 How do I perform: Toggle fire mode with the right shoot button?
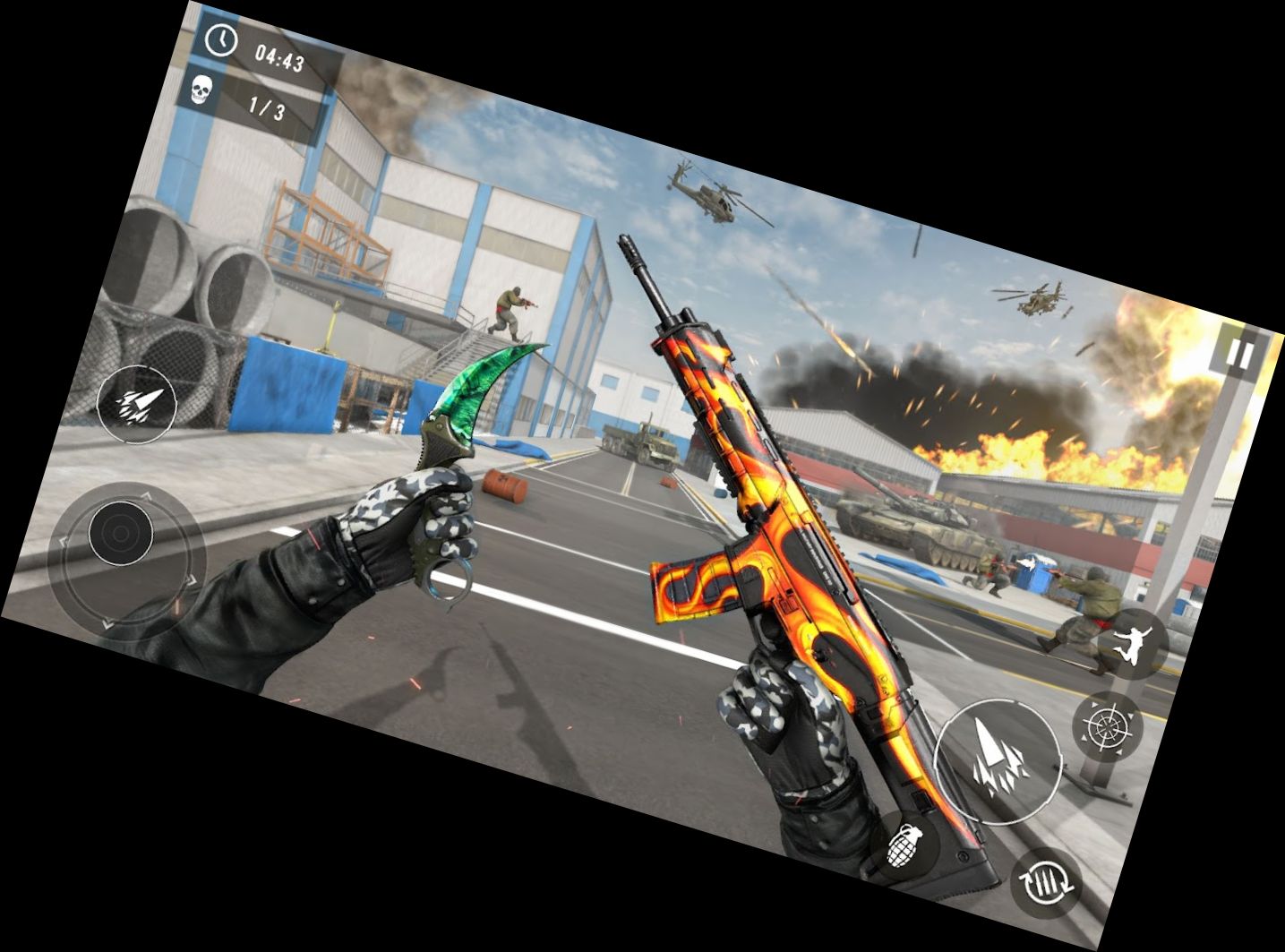[x=997, y=760]
